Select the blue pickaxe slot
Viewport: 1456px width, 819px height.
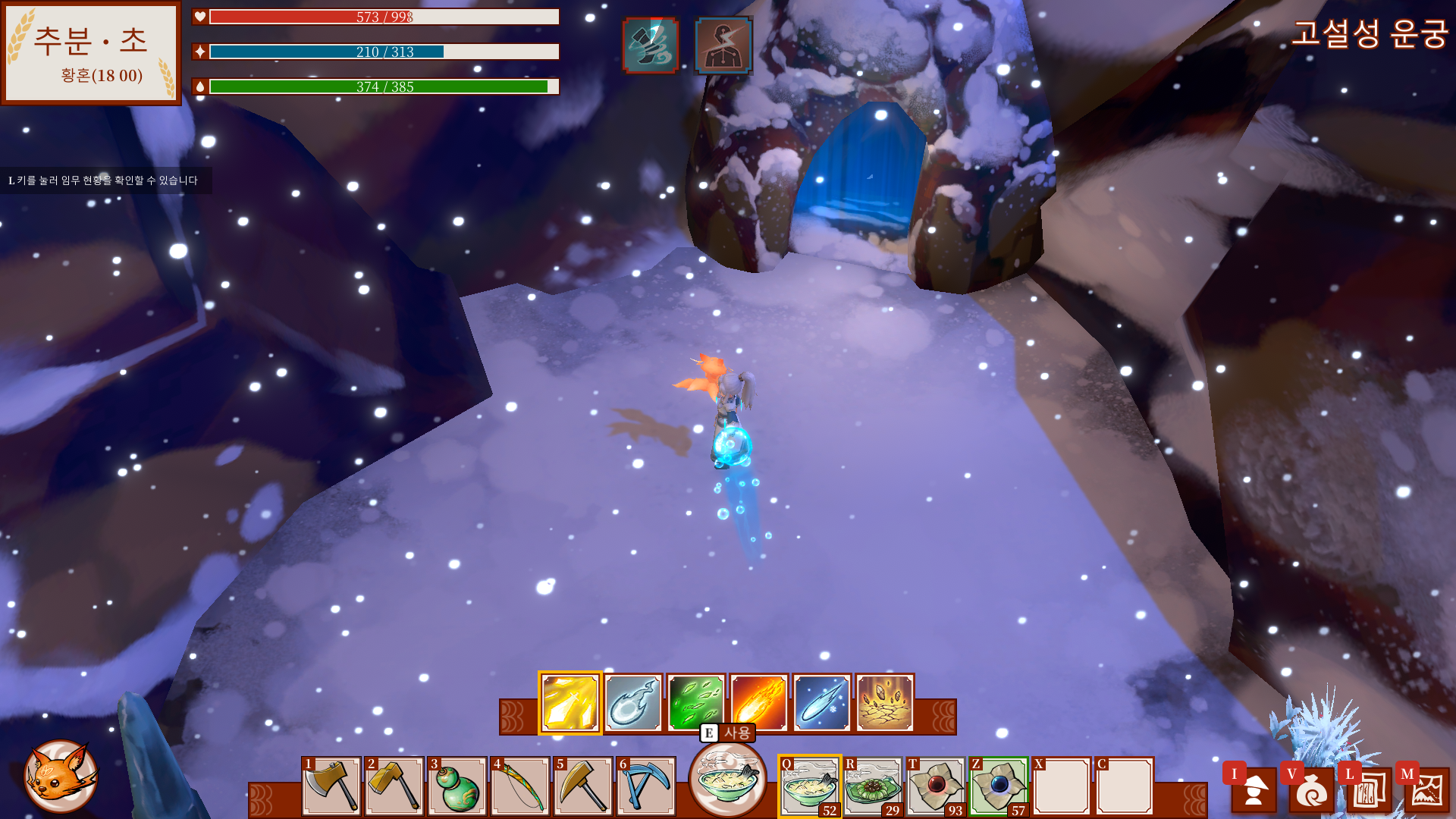[x=646, y=786]
